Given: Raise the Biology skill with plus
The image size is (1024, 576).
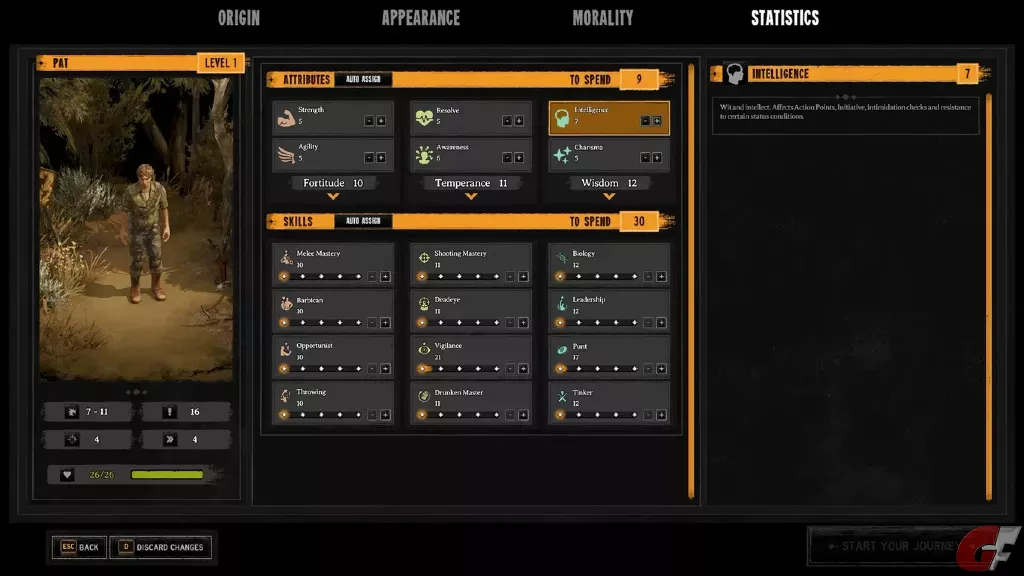Looking at the screenshot, I should (661, 276).
